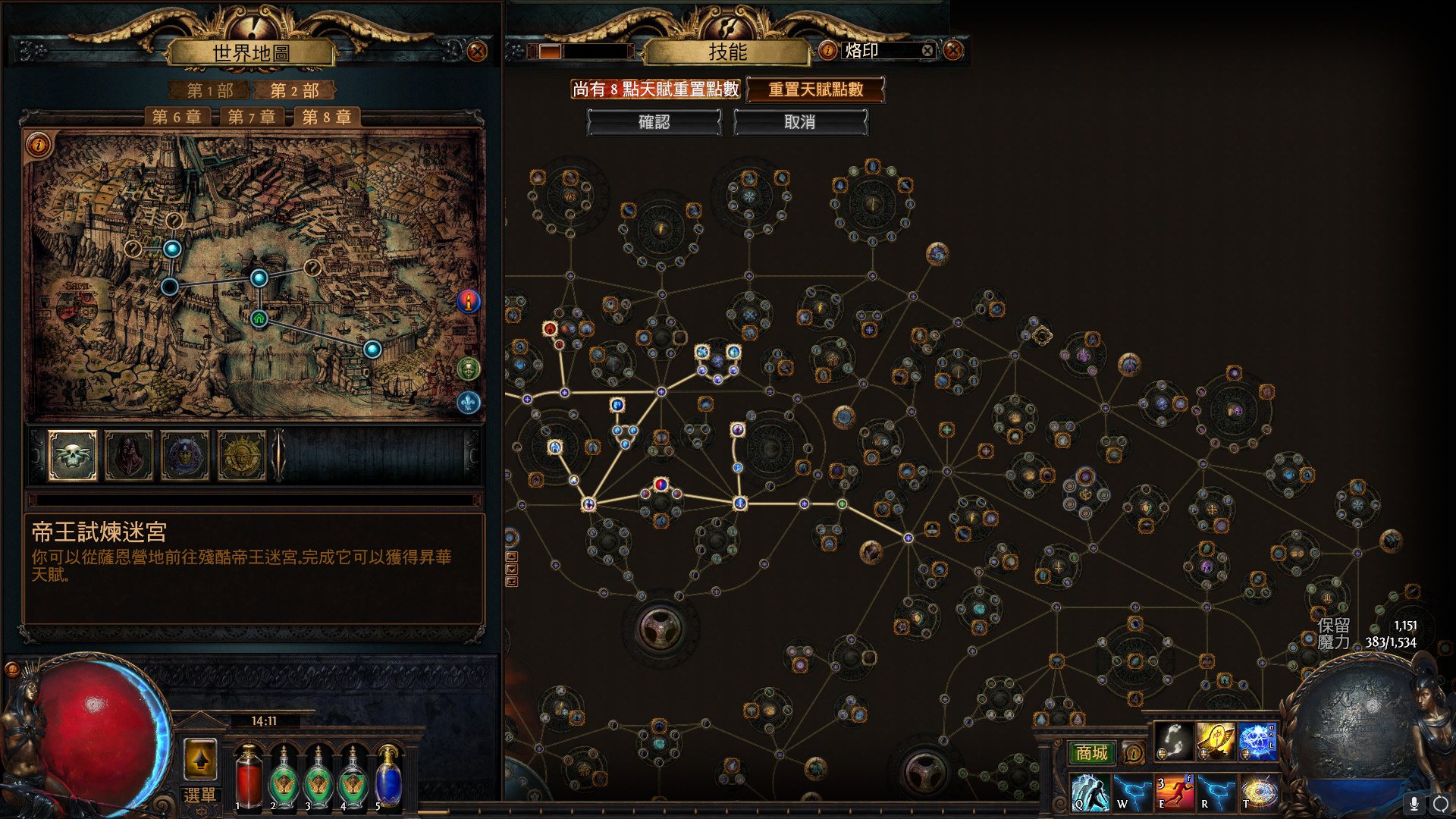Cancel changes with the 取消 button
1456x819 pixels.
click(x=799, y=122)
